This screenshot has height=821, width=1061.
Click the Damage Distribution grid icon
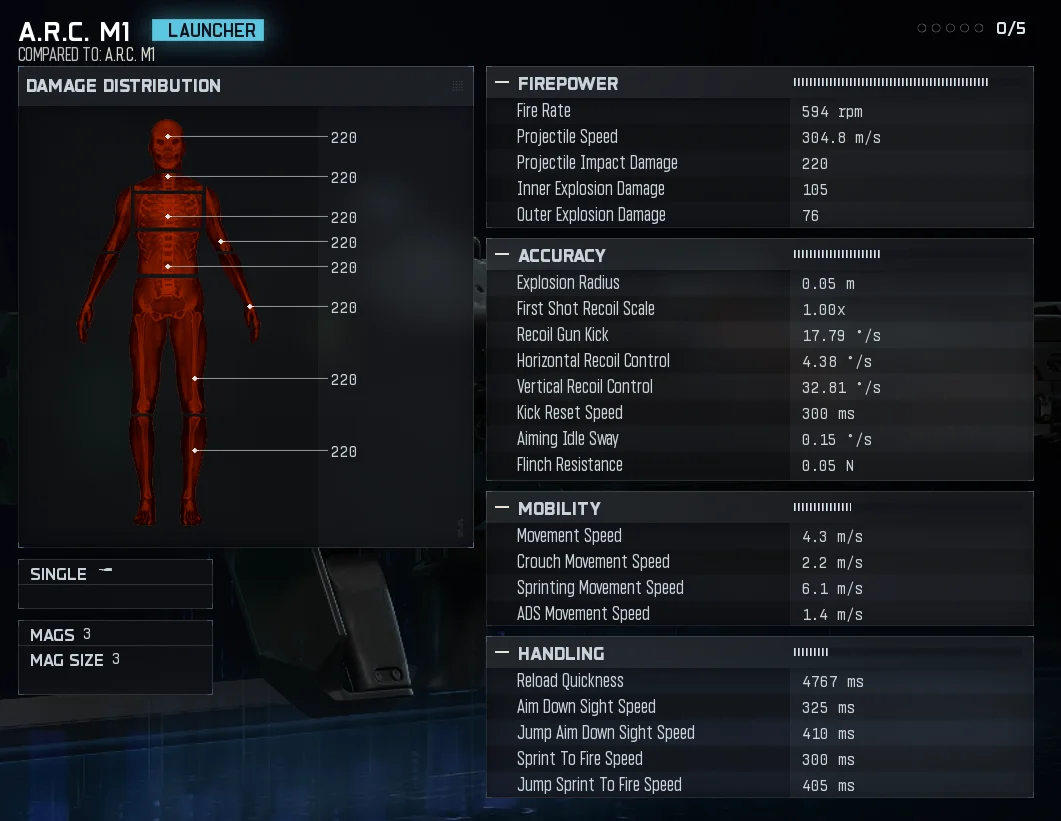(x=458, y=86)
